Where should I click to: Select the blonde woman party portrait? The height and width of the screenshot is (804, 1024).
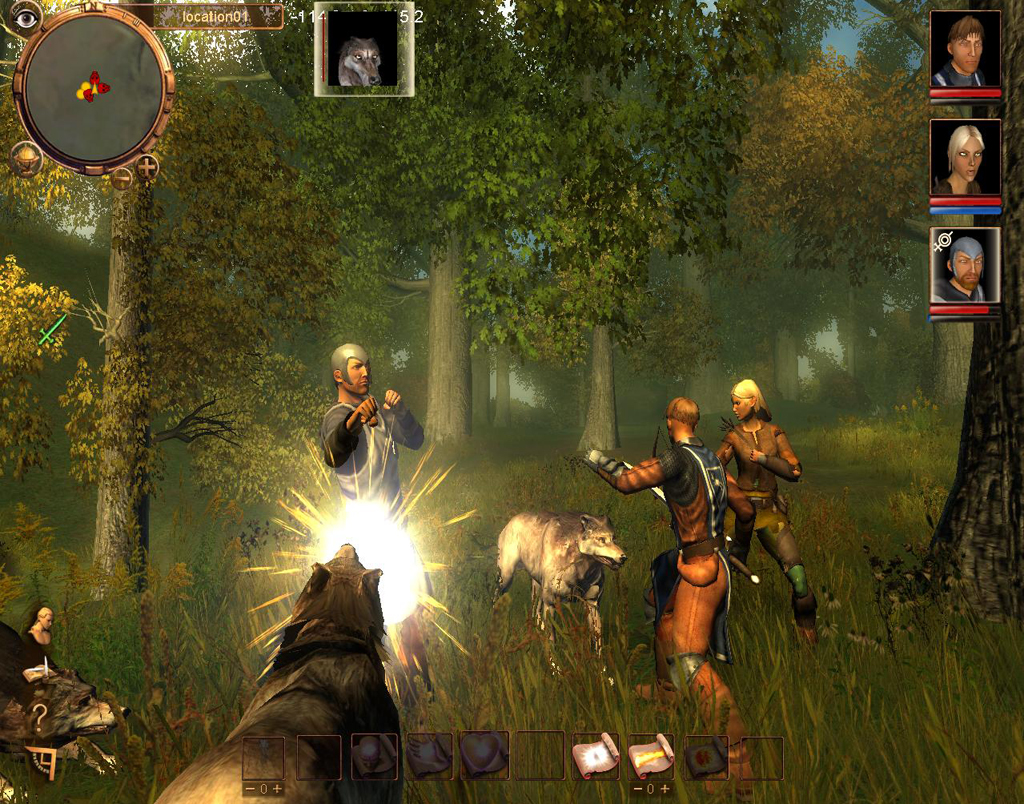[965, 157]
